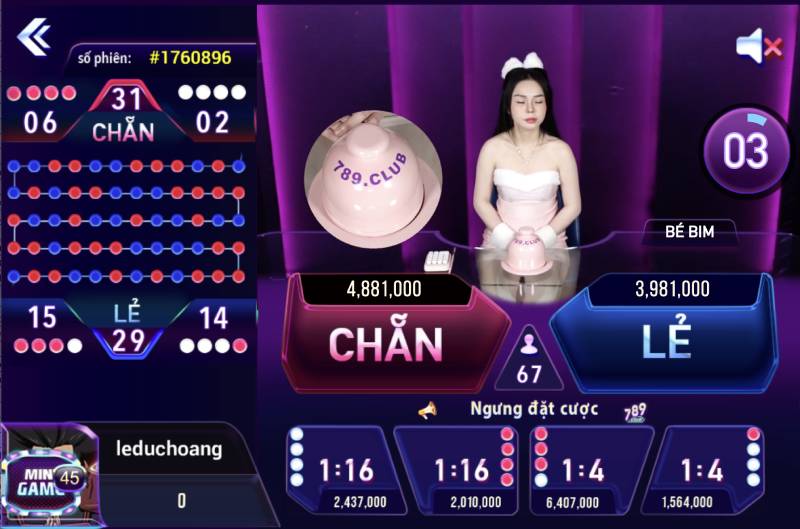Viewport: 800px width, 529px height.
Task: Go back with the double-arrow button
Action: (33, 37)
